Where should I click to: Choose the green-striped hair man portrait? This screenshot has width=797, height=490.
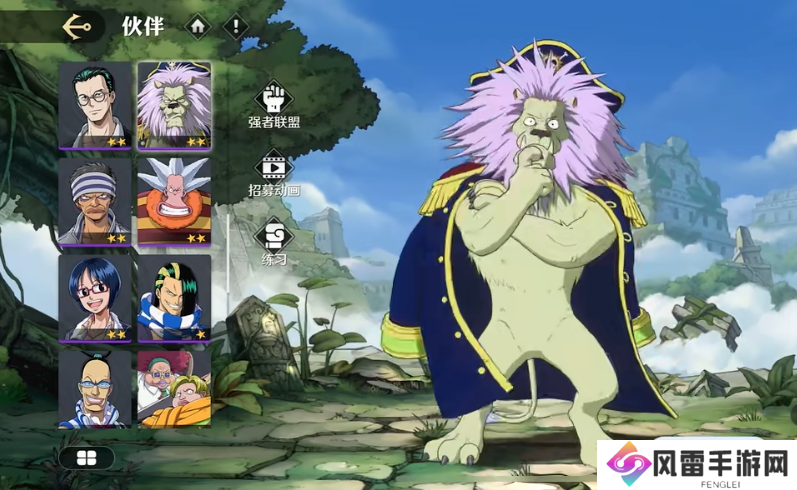tap(174, 297)
